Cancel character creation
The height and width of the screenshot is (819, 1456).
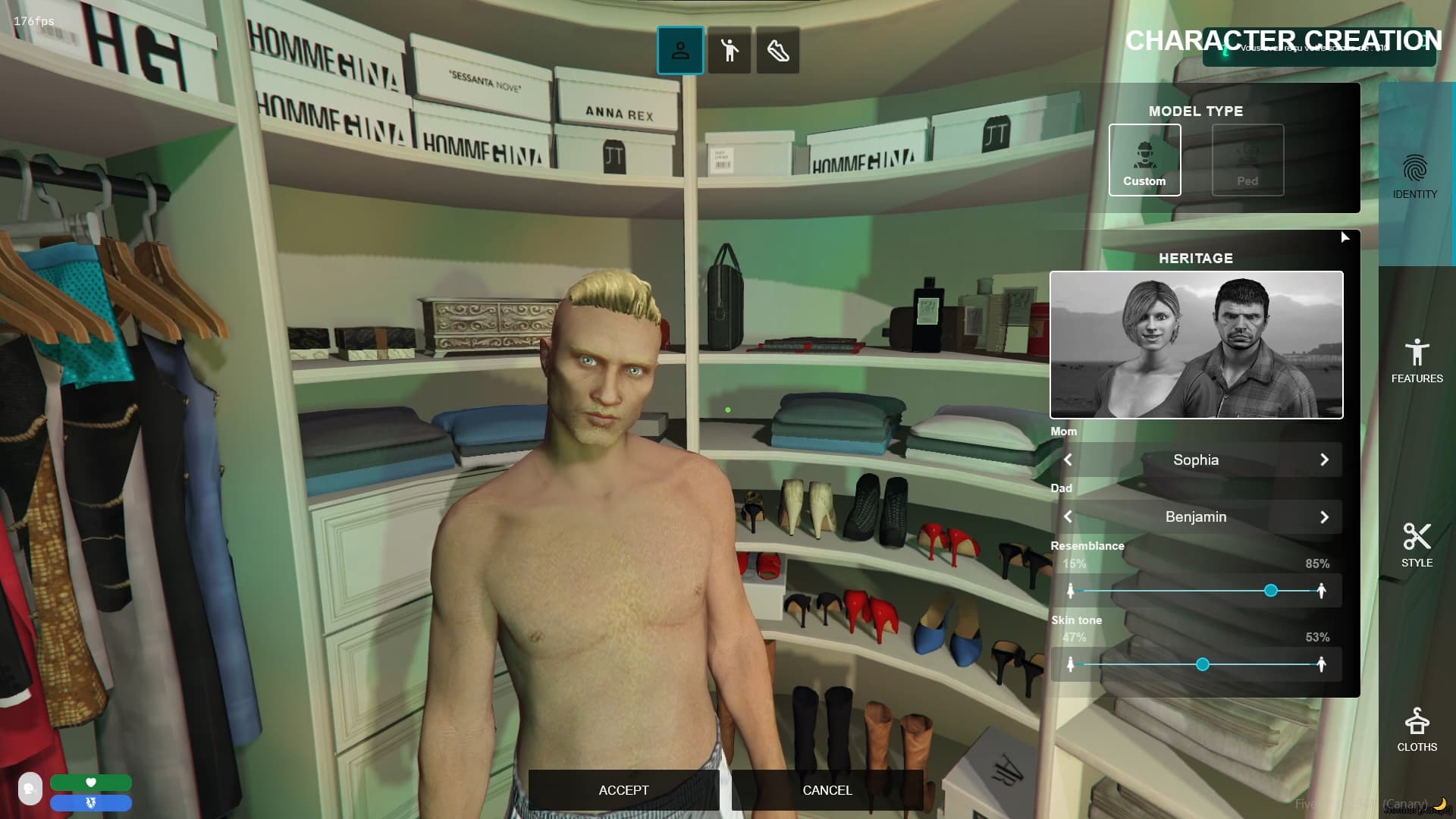tap(827, 790)
